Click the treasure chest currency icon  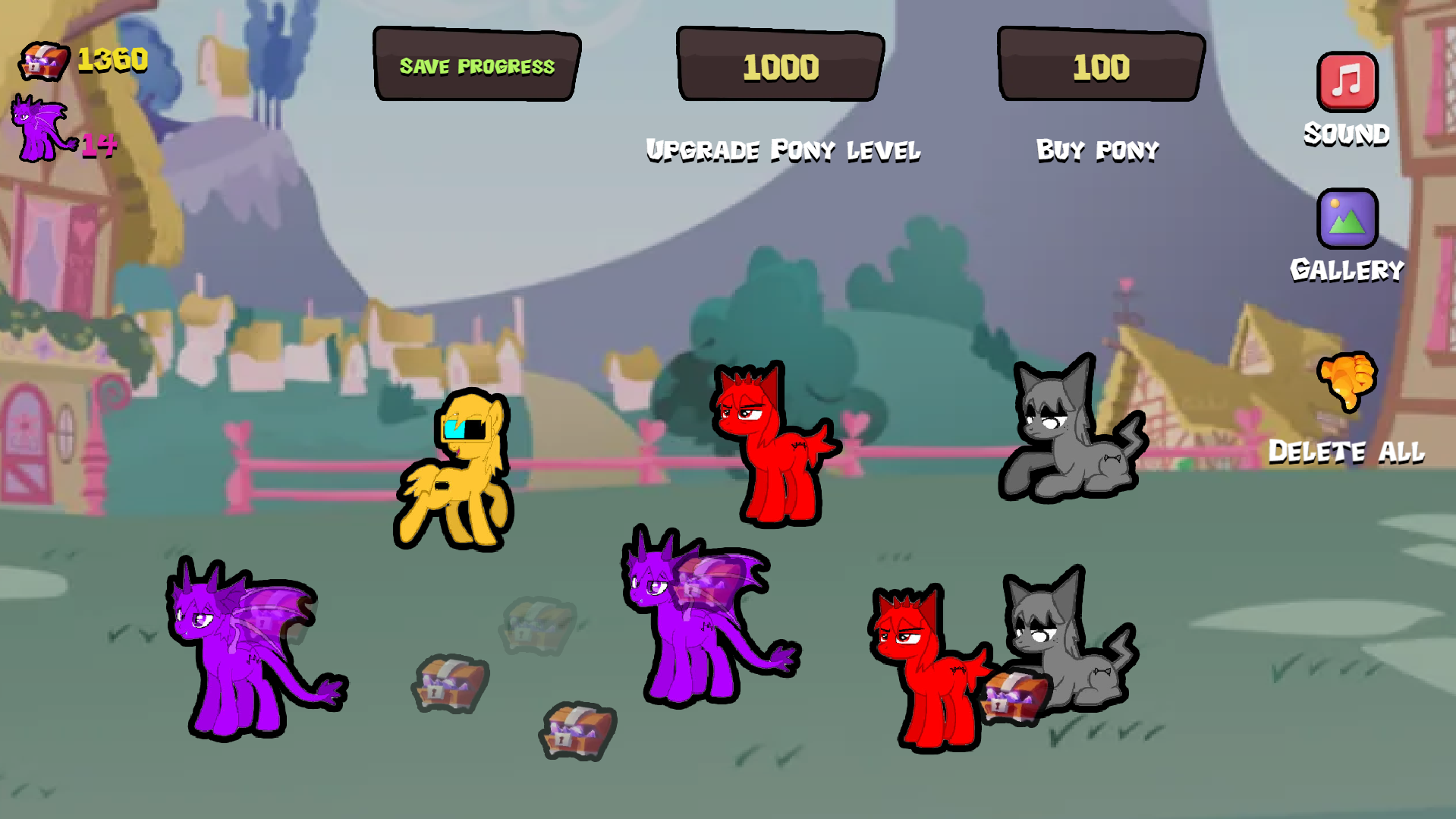[43, 59]
